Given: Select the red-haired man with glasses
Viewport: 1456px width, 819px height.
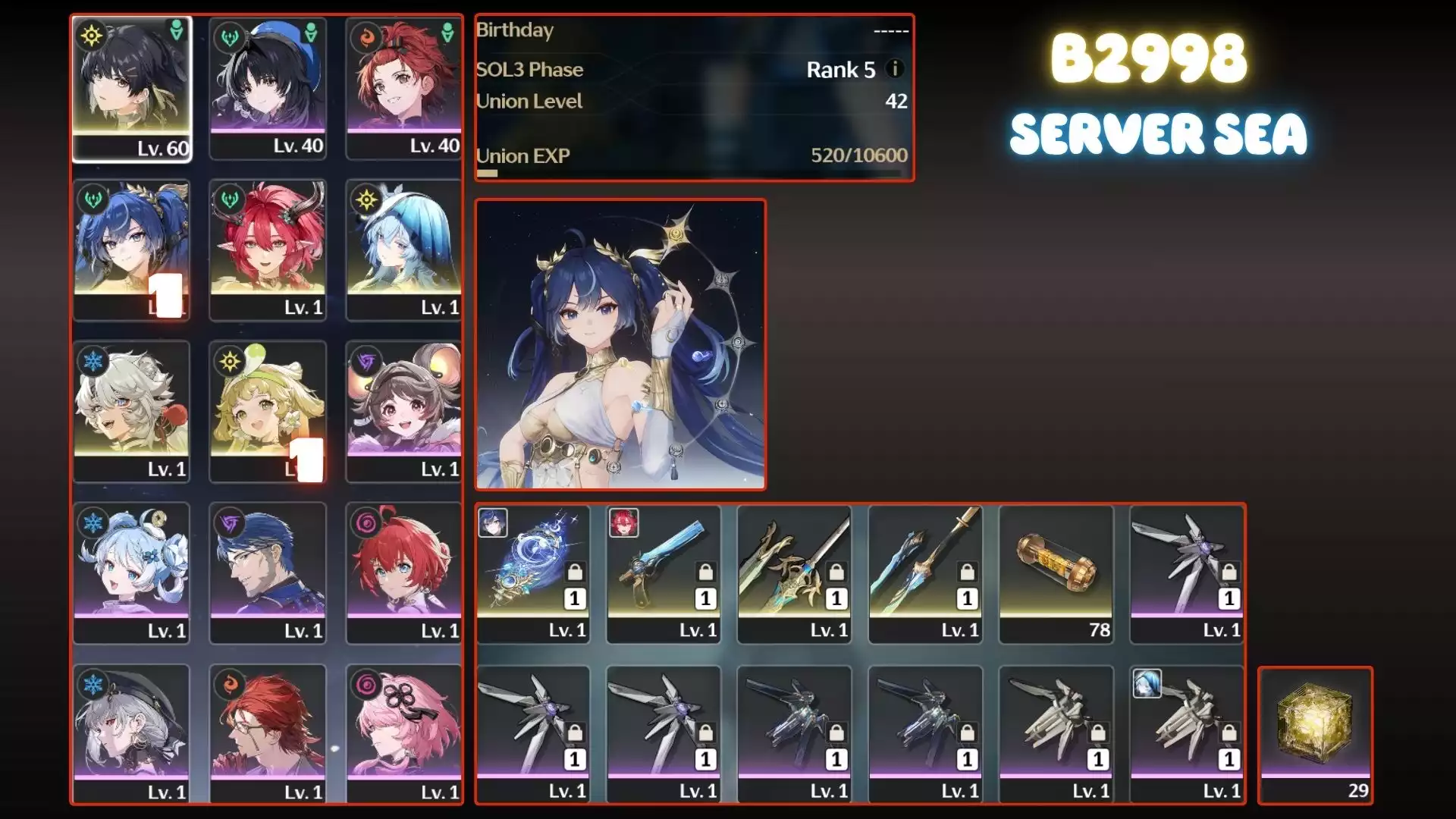Looking at the screenshot, I should [x=268, y=734].
